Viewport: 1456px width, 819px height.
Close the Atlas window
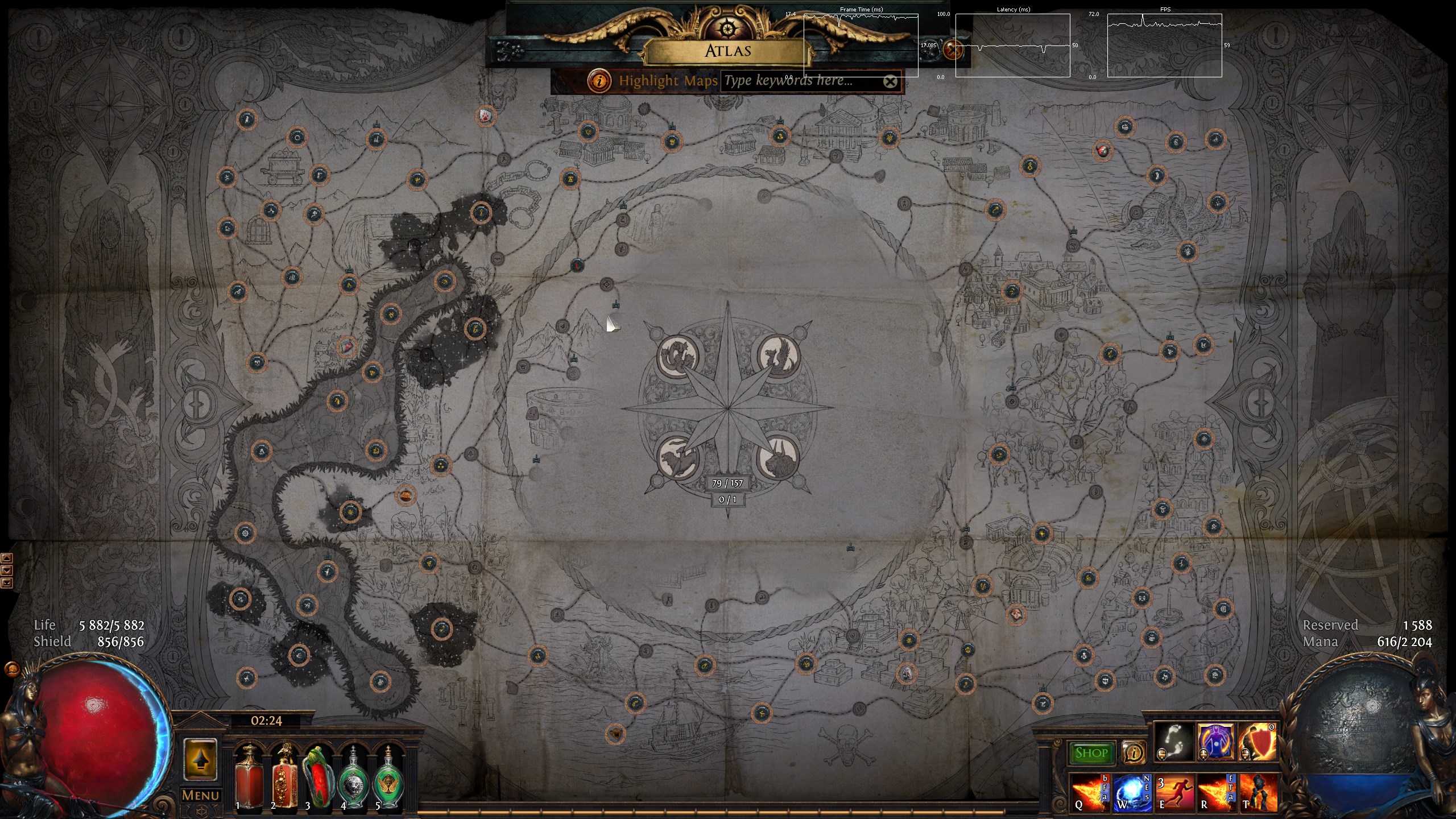[x=952, y=50]
